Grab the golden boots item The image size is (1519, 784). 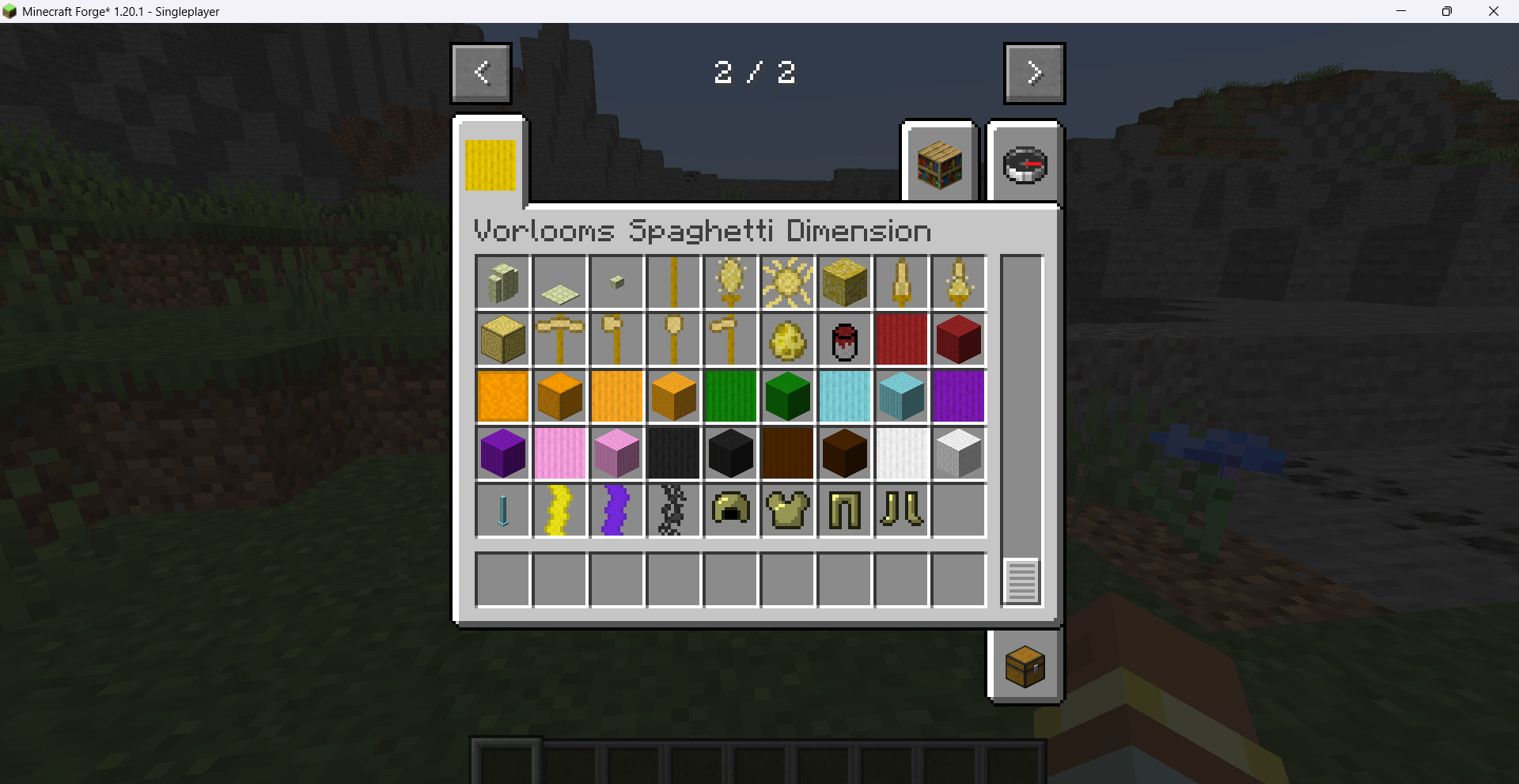coord(901,510)
